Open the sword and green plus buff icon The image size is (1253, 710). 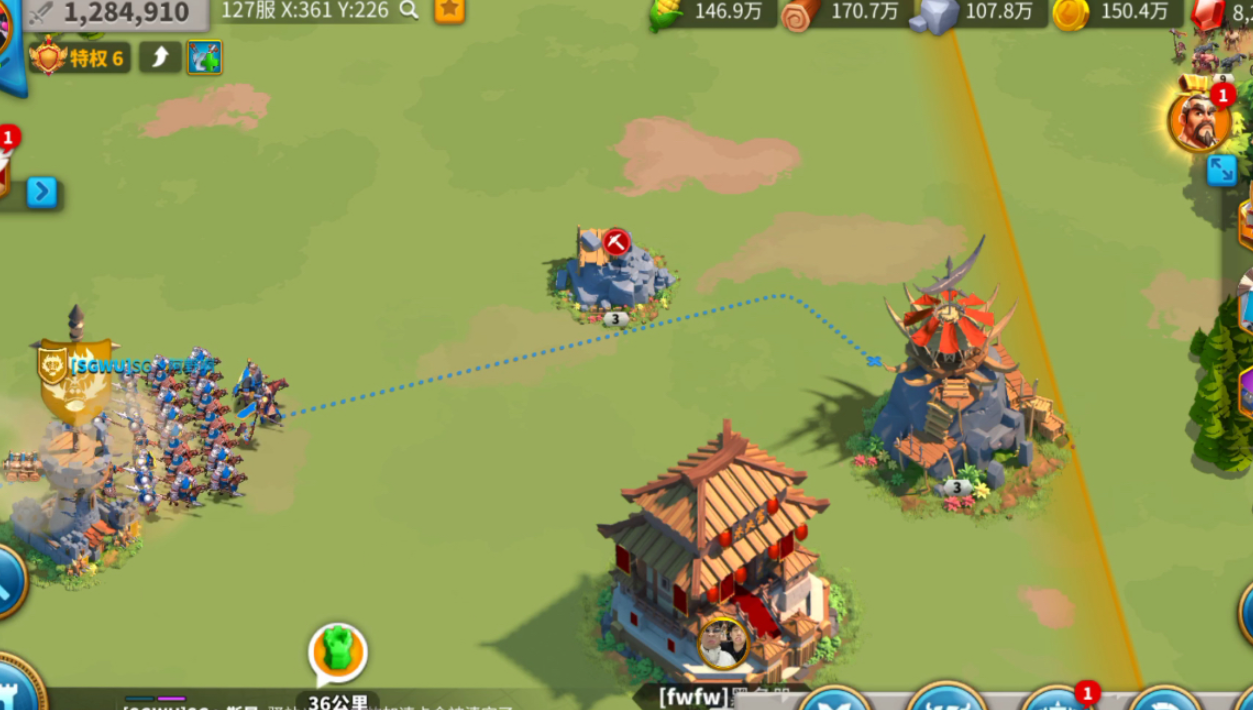point(204,58)
